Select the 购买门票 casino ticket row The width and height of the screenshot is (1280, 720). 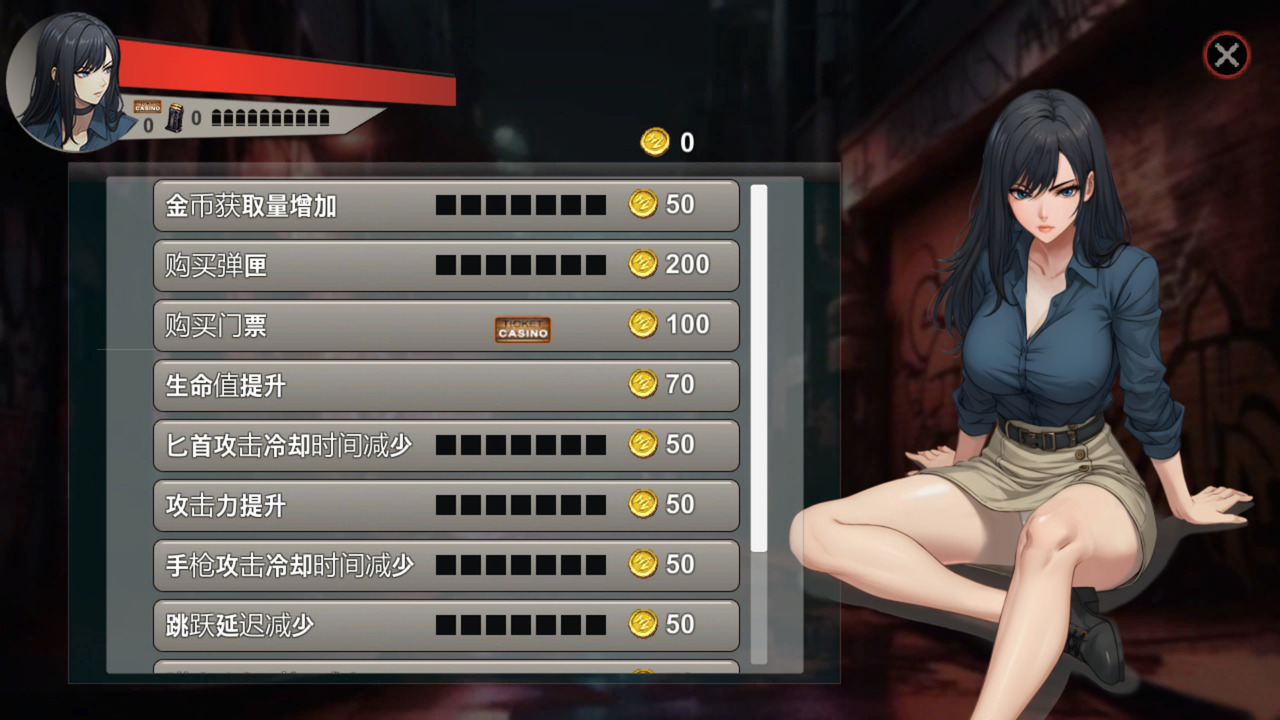coord(446,325)
